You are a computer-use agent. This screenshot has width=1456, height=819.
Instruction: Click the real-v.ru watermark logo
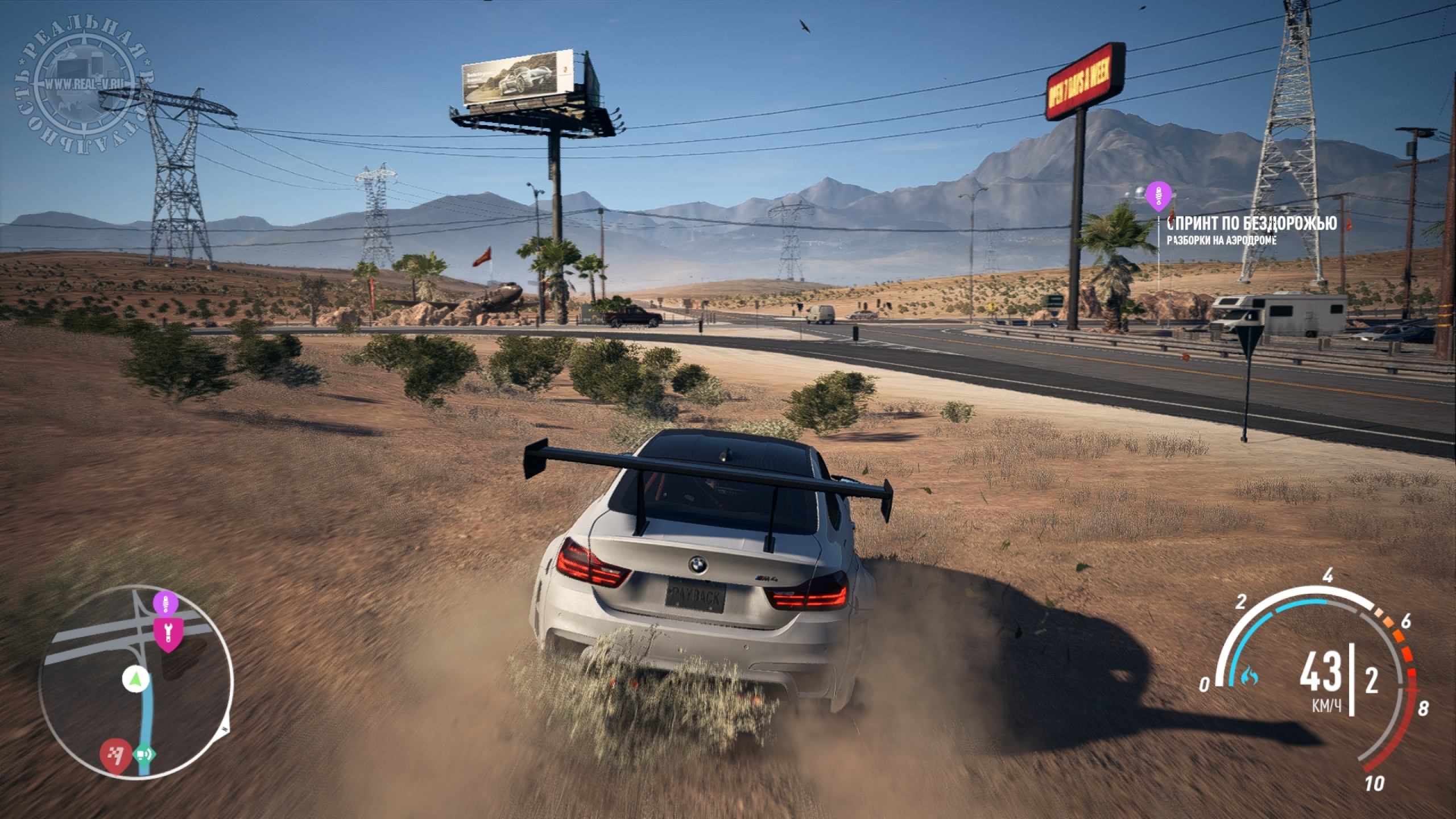[x=78, y=82]
